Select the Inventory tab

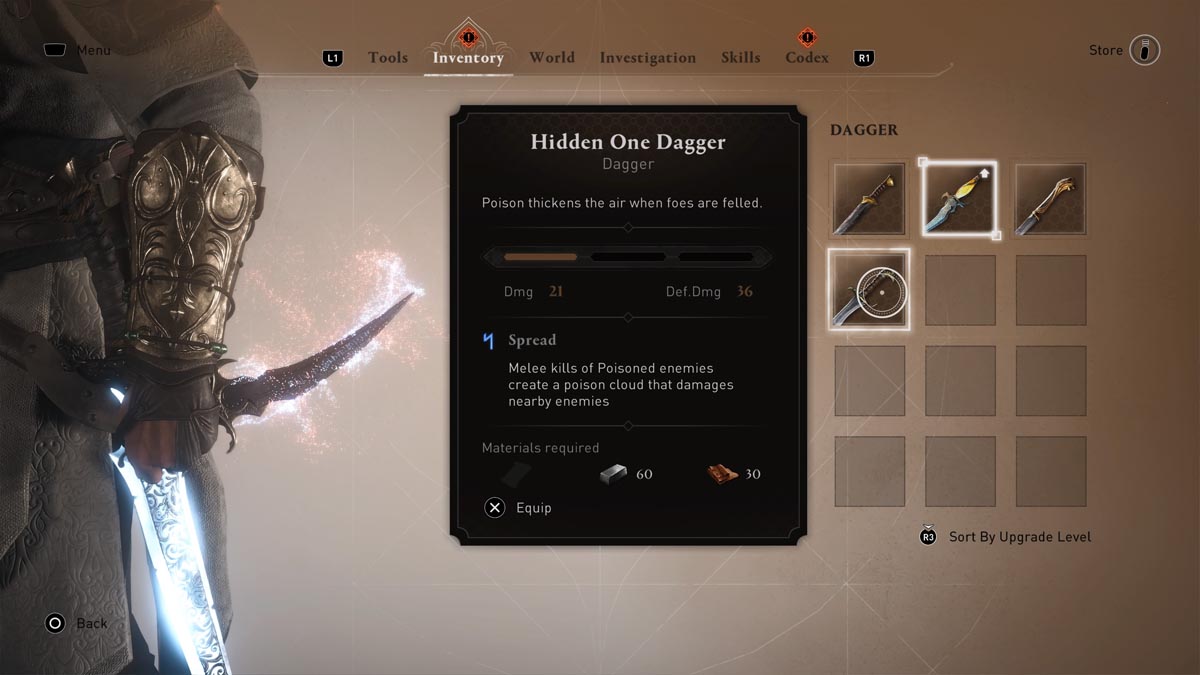468,58
